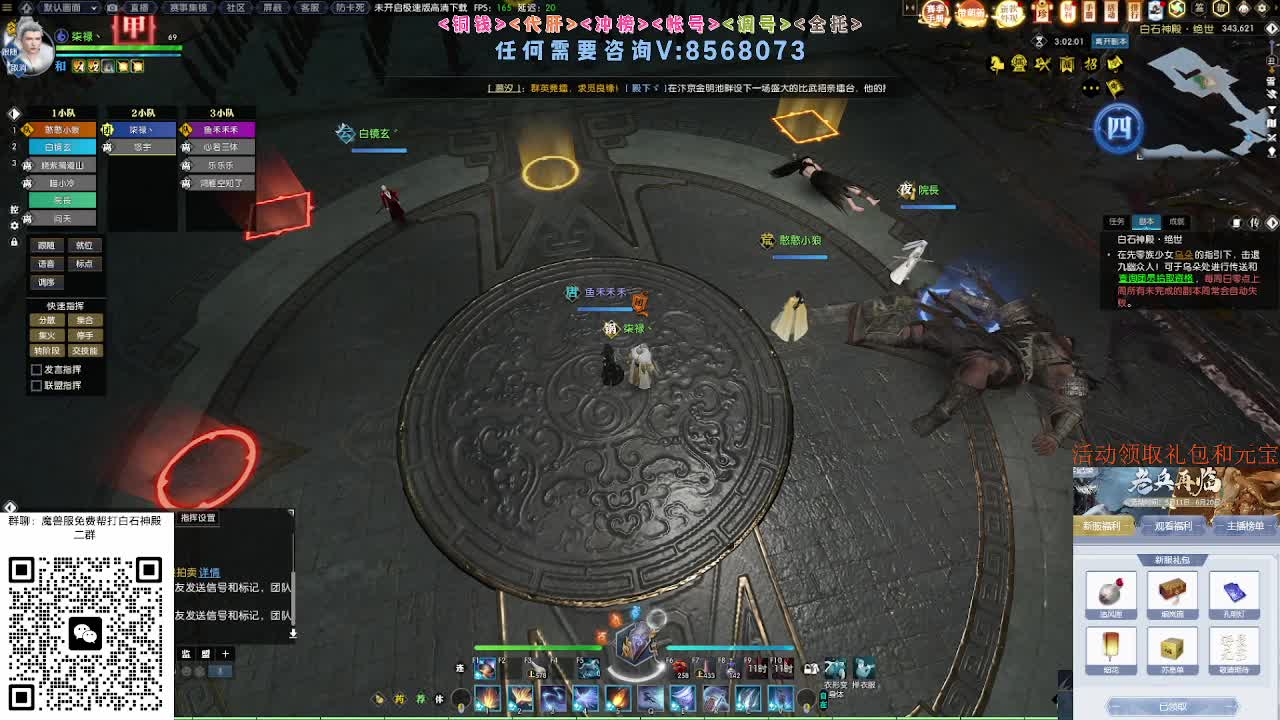Switch to the 2小队 team tab

click(143, 112)
